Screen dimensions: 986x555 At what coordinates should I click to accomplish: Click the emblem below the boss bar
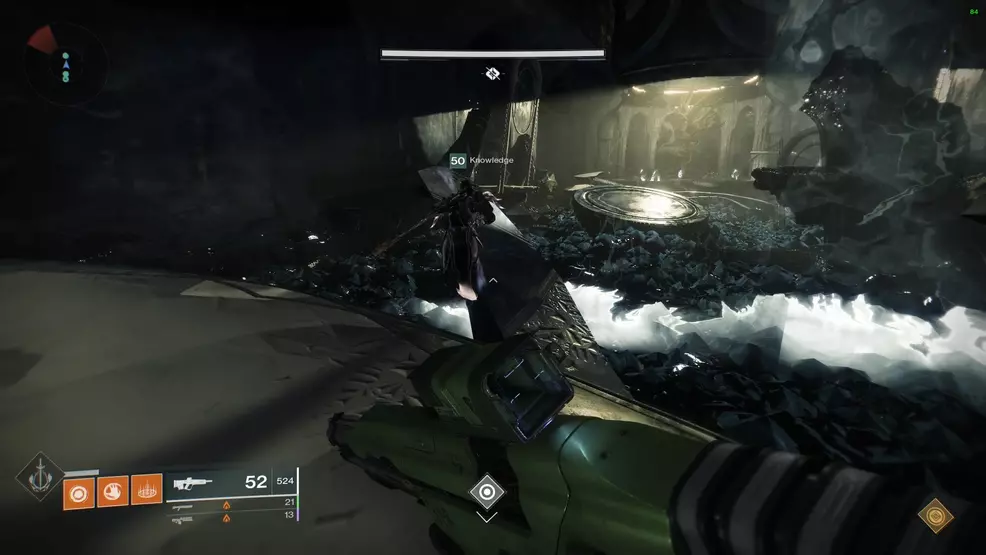click(492, 73)
